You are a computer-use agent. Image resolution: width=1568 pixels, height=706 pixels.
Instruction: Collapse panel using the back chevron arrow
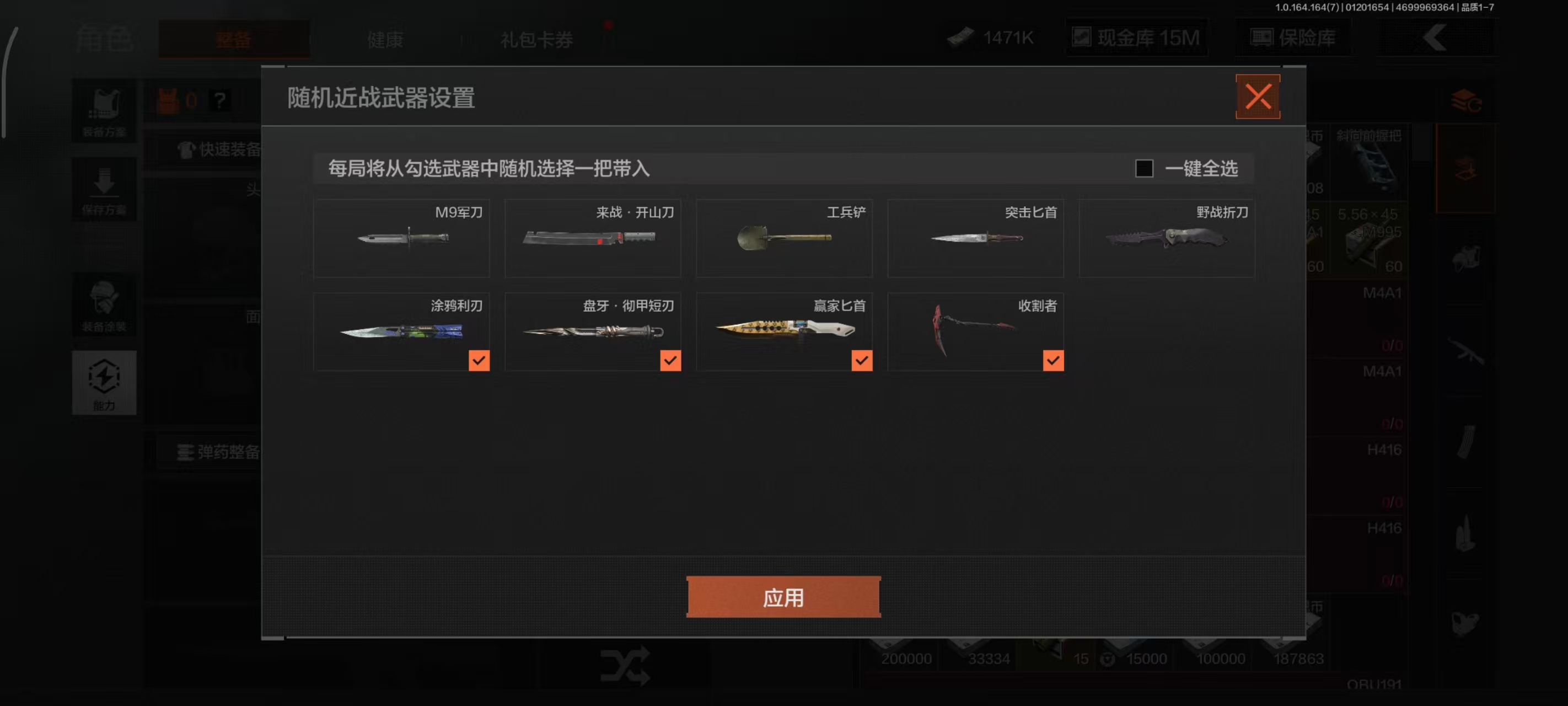coord(1435,37)
